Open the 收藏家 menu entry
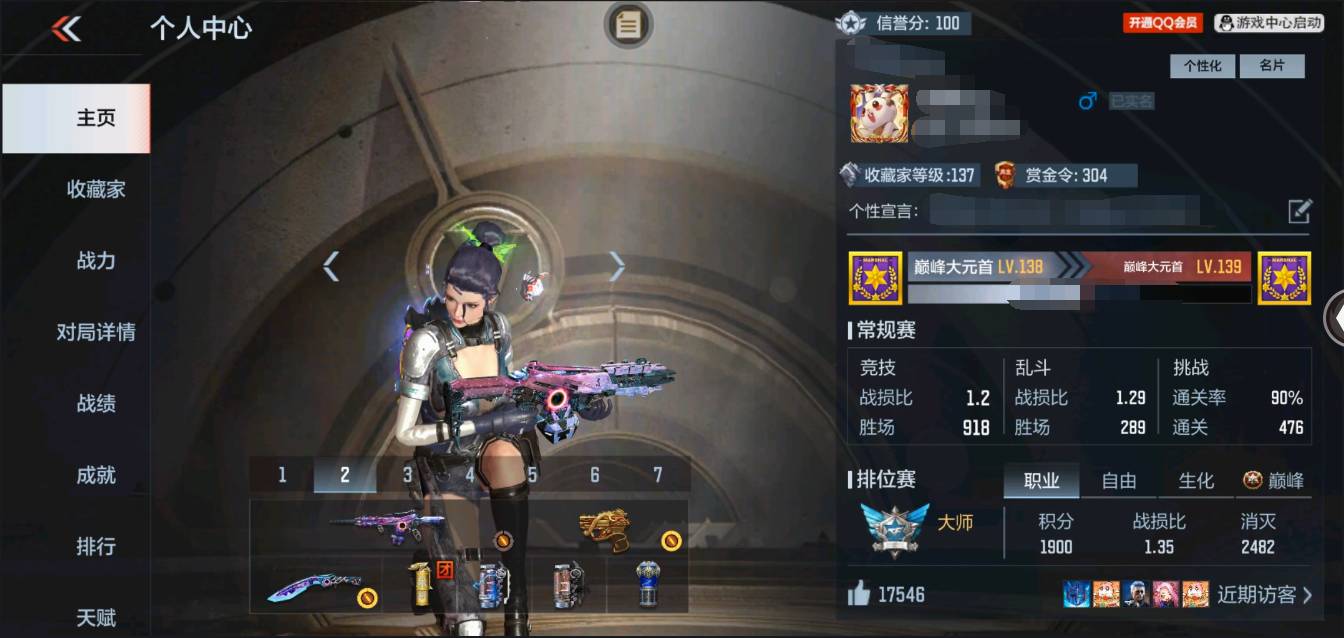This screenshot has height=638, width=1344. point(96,189)
